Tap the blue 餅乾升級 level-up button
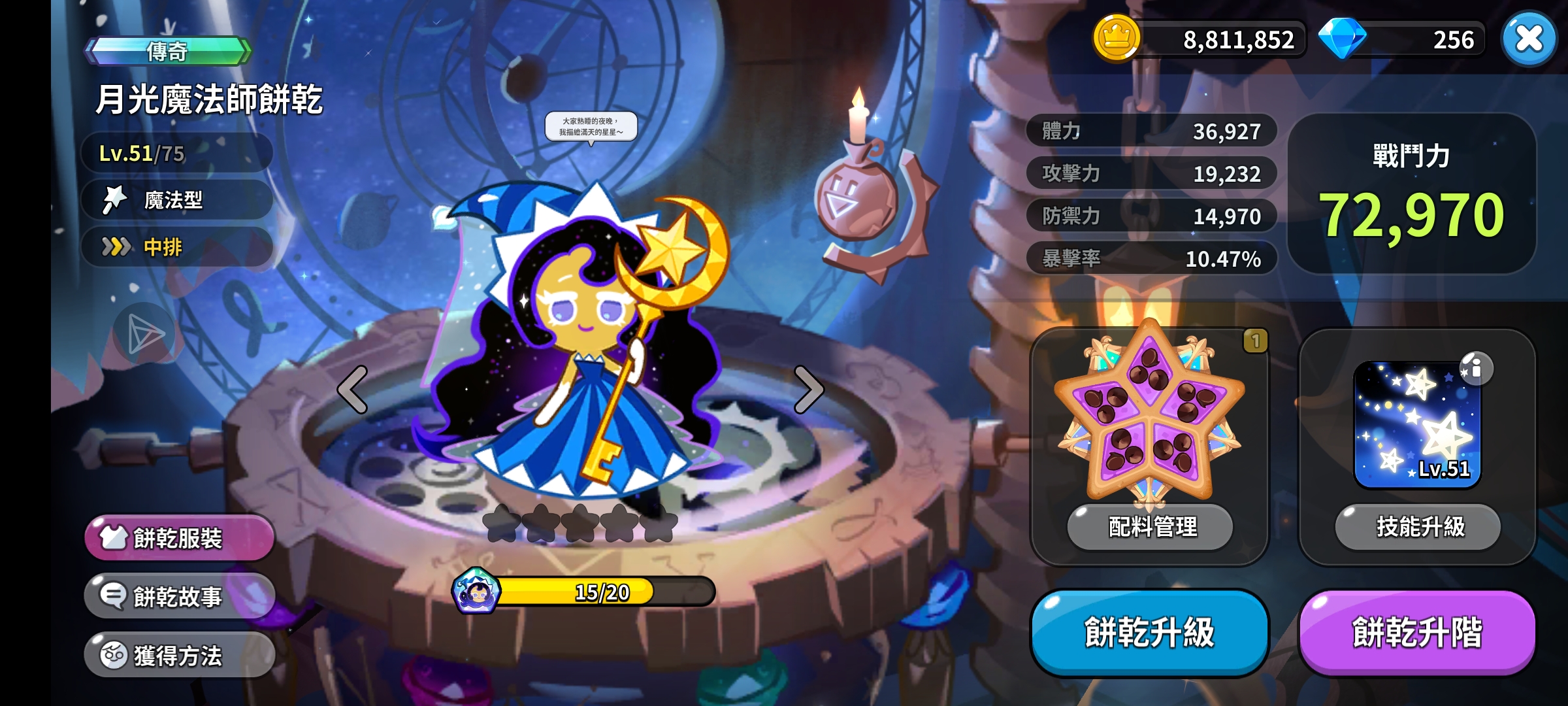Screen dimensions: 1568x706 tap(1149, 632)
